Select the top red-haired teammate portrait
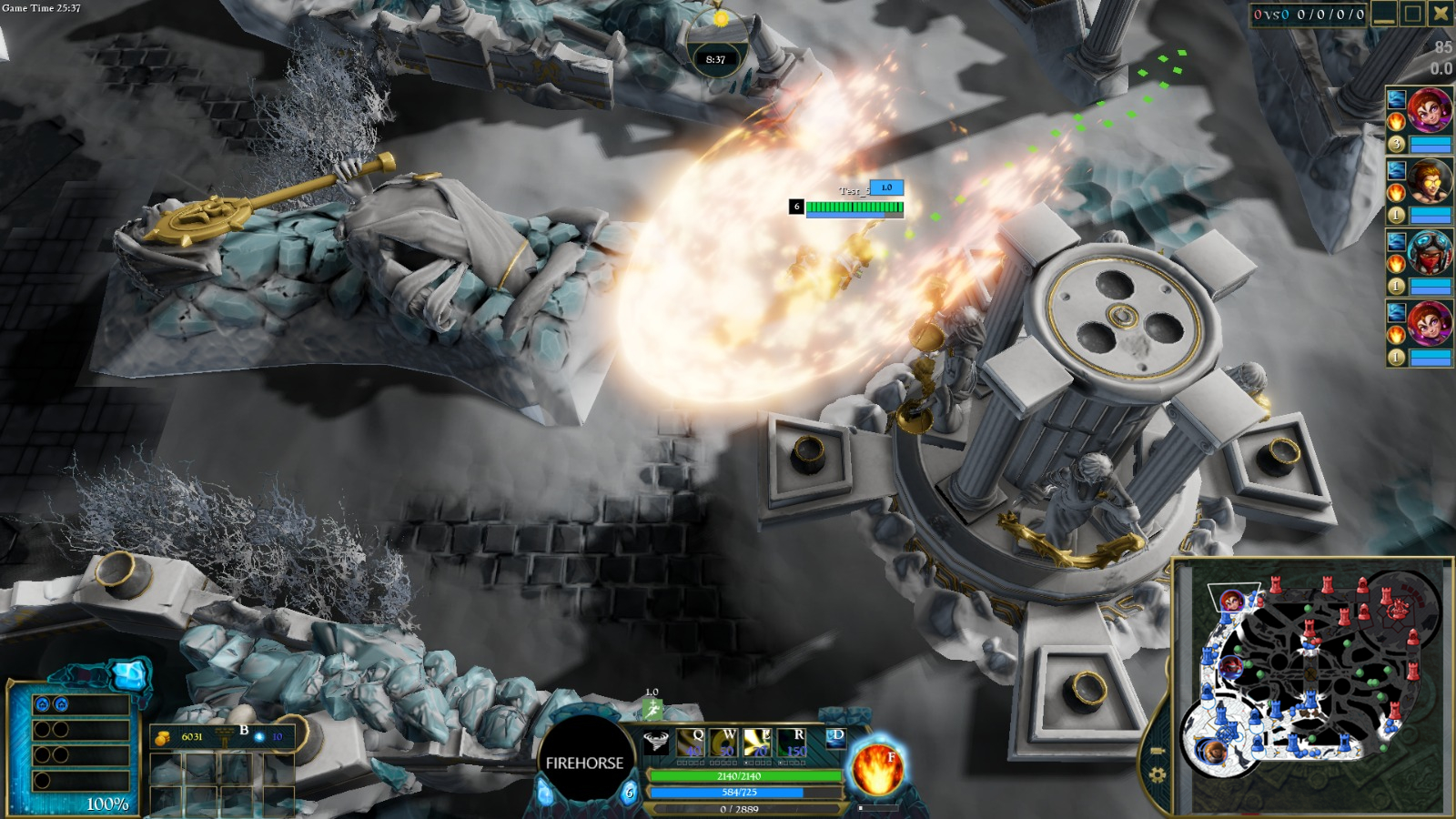The height and width of the screenshot is (819, 1456). pyautogui.click(x=1429, y=111)
